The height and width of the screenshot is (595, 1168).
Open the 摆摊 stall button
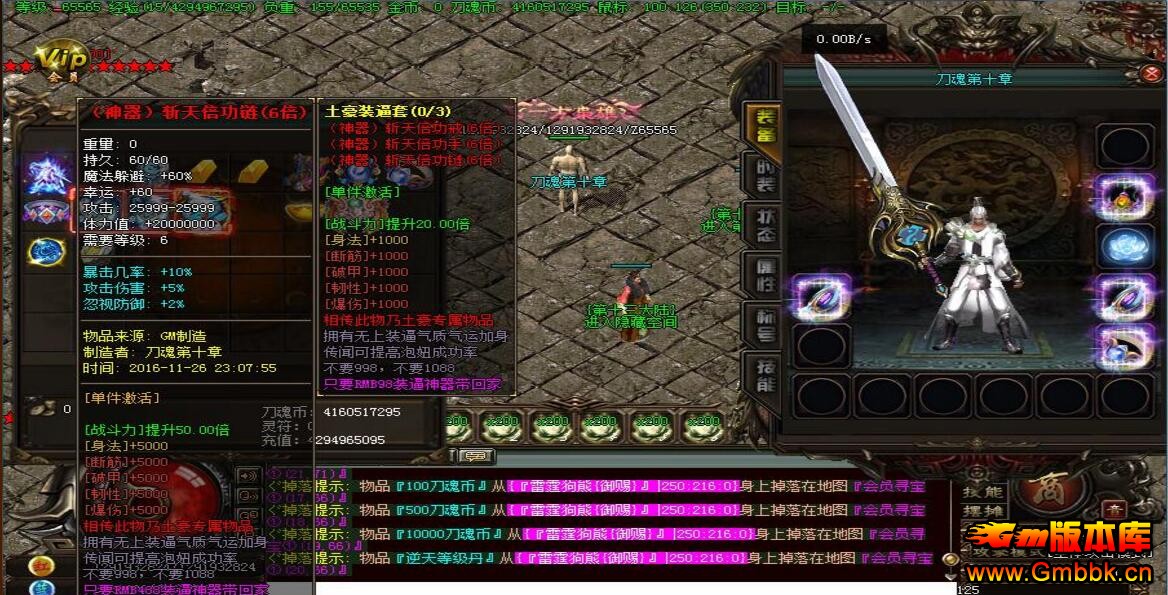click(x=981, y=511)
